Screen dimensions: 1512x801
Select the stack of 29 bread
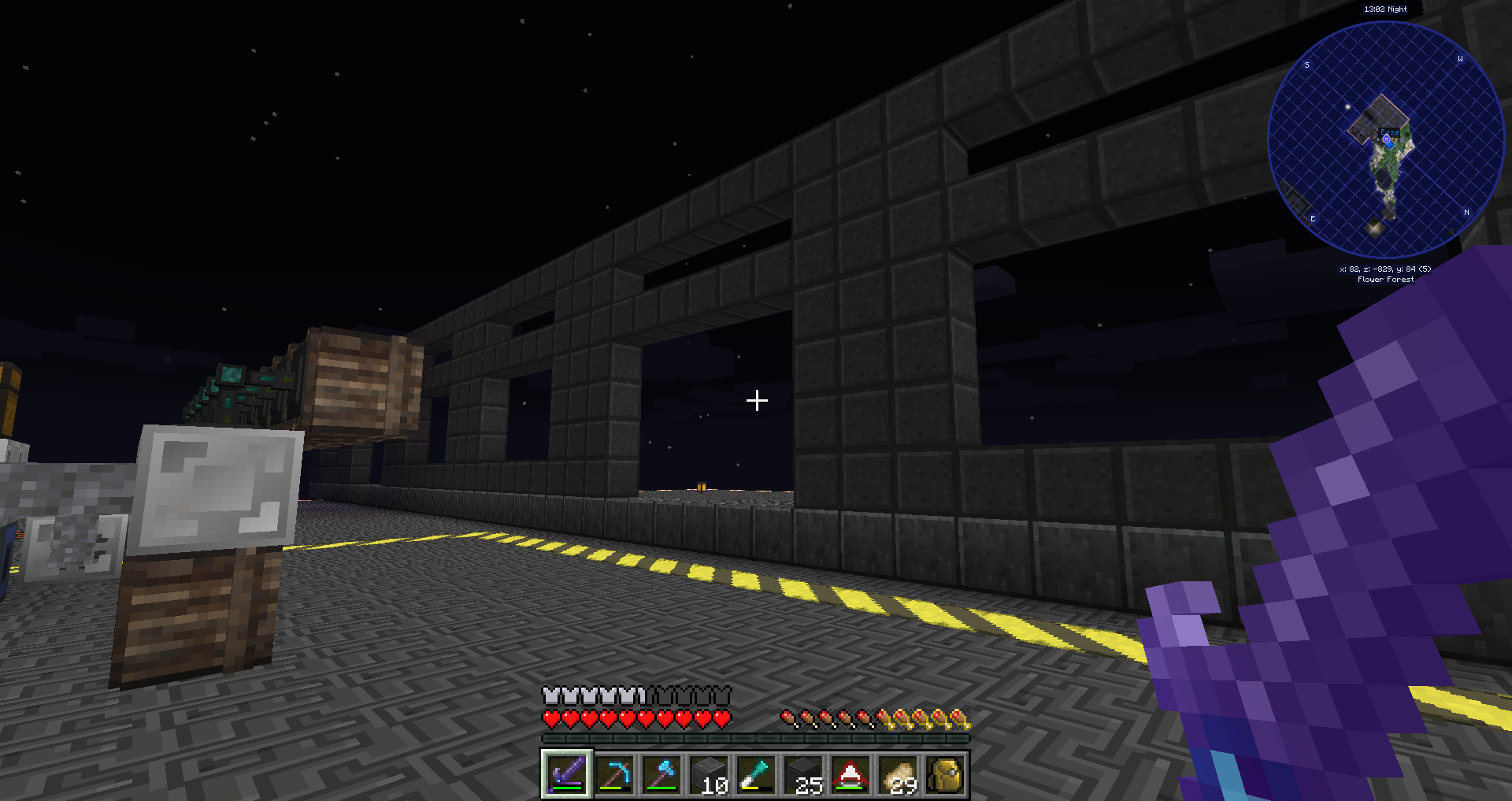pos(898,774)
